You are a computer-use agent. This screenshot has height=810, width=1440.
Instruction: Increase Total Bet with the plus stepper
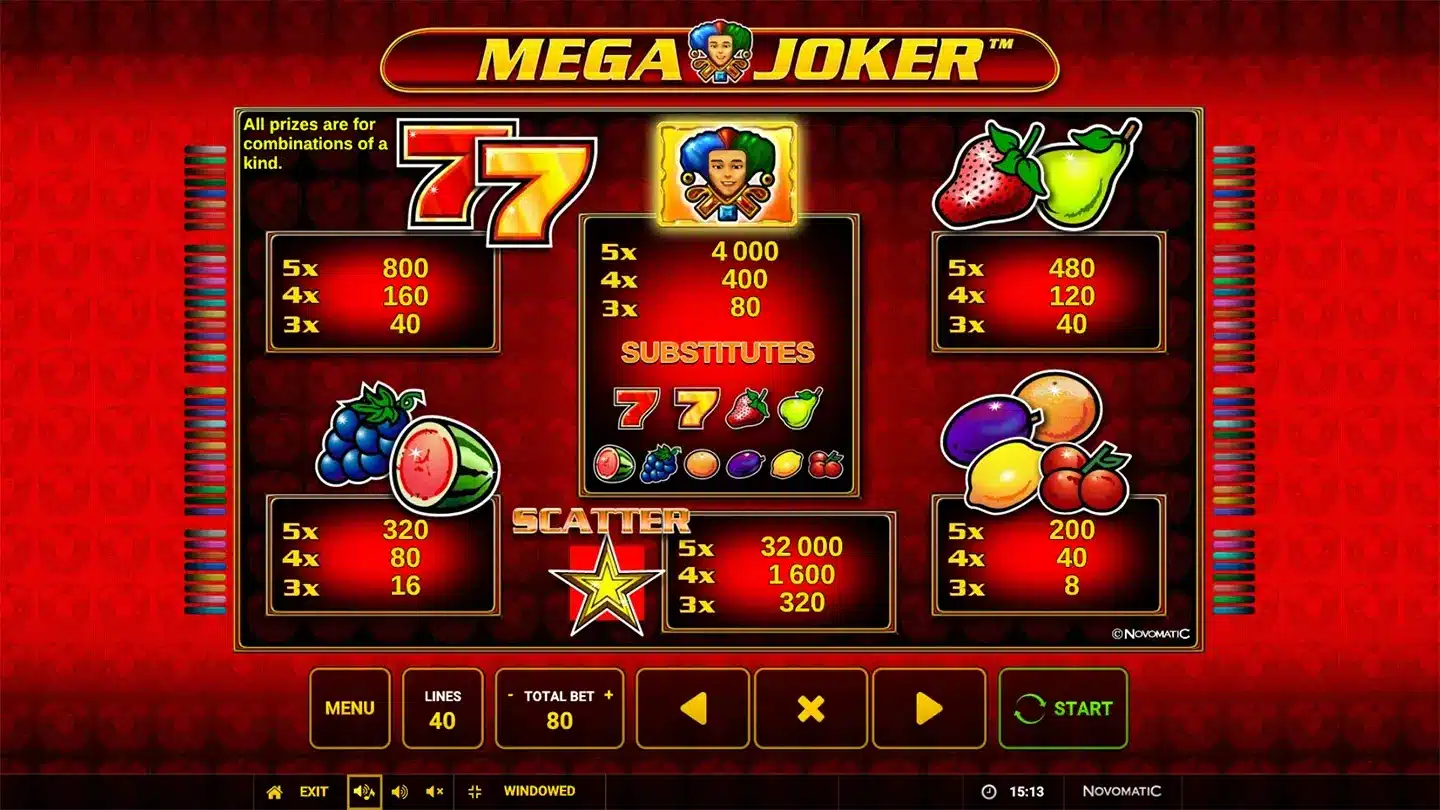pos(608,693)
